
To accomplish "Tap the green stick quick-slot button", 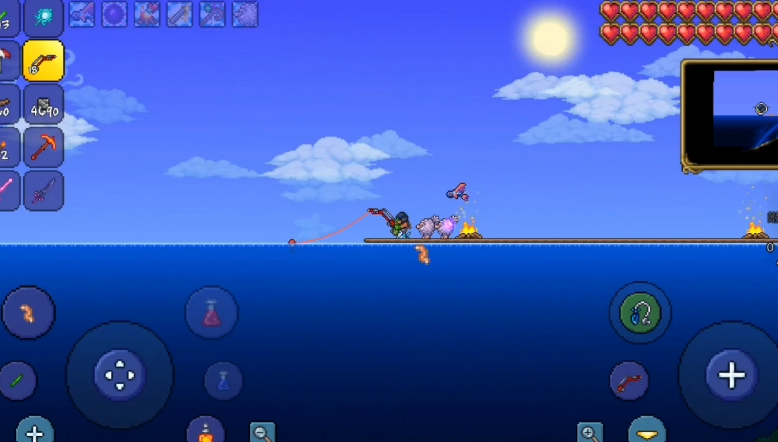I will point(16,381).
